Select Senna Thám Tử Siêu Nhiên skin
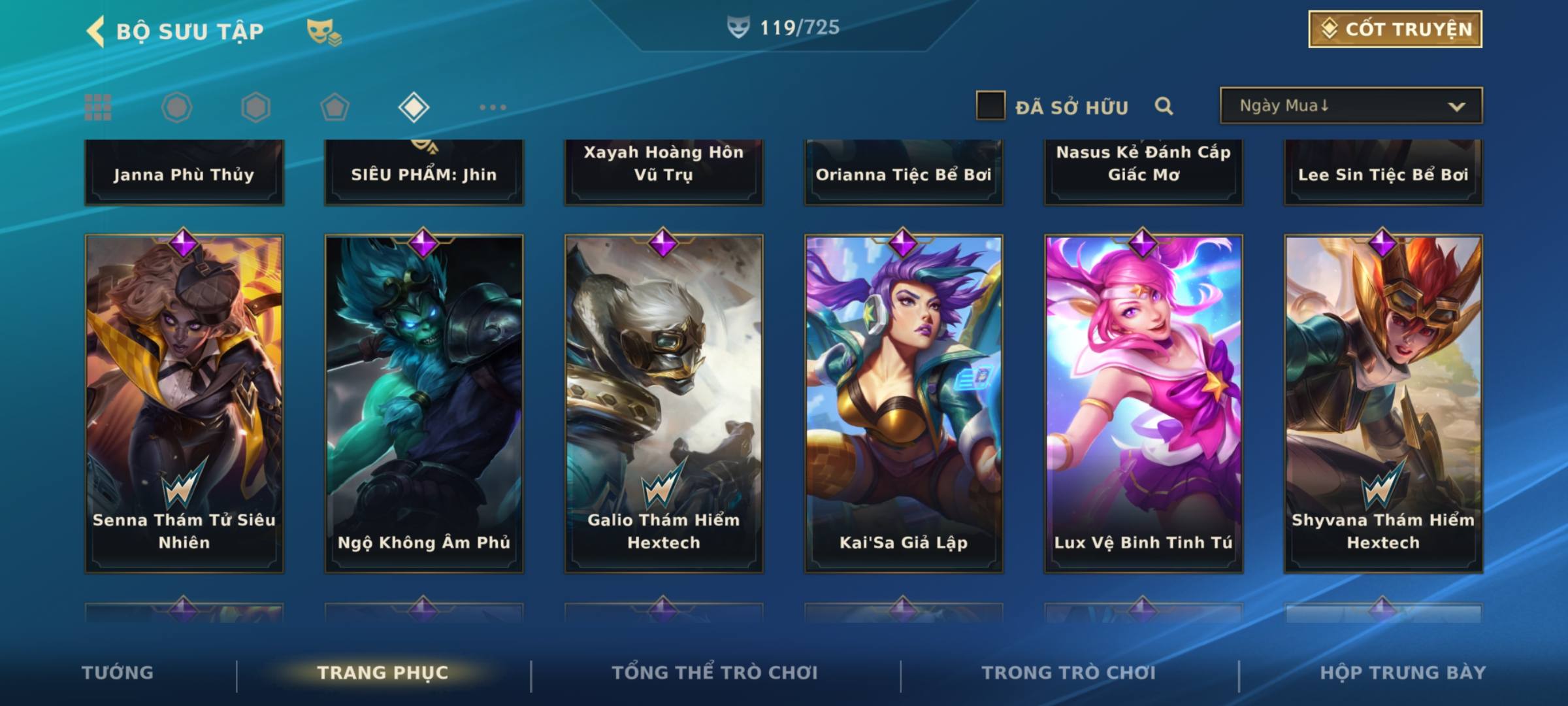 [x=184, y=403]
